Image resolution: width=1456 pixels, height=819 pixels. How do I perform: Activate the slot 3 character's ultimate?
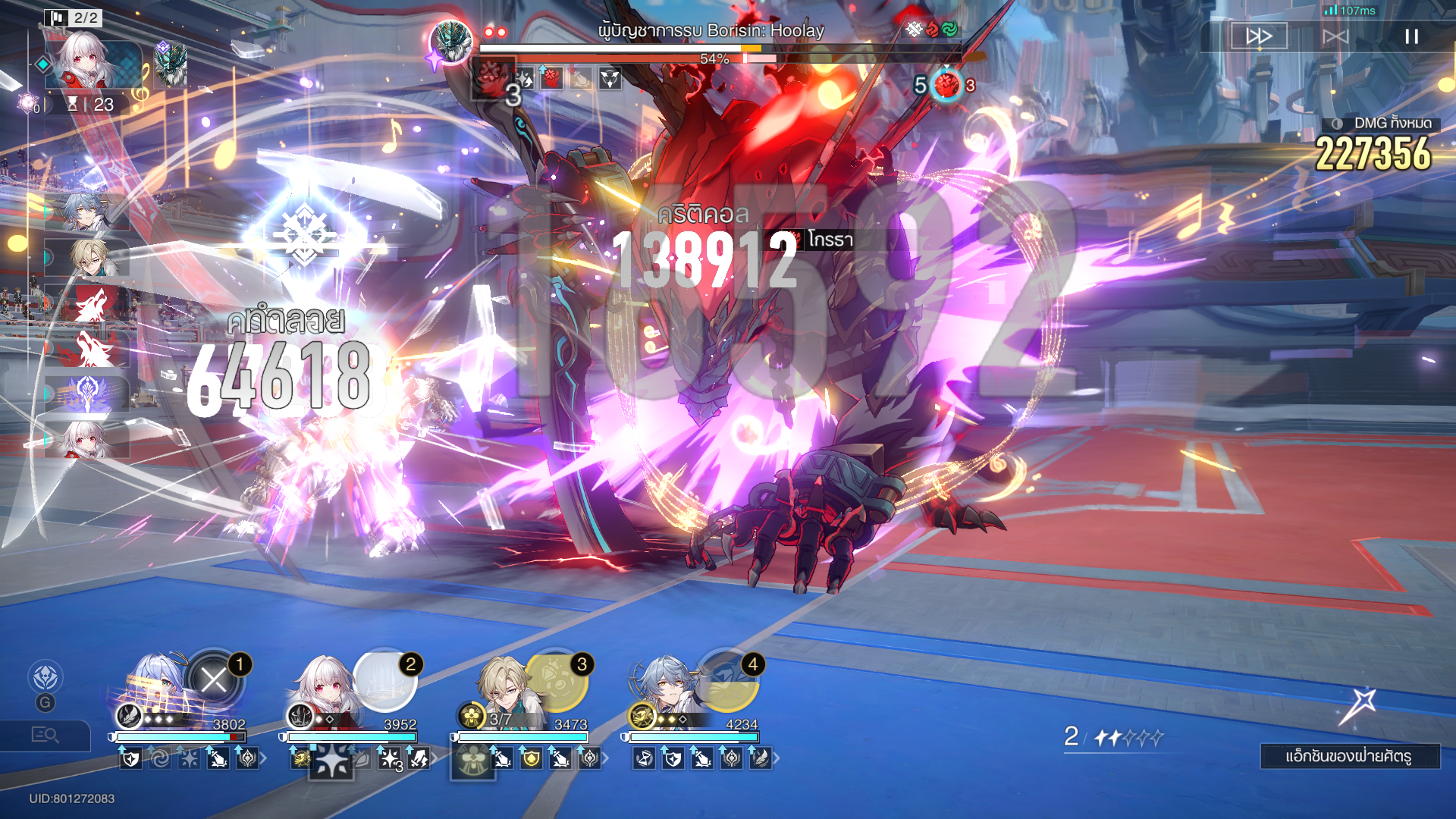click(557, 679)
